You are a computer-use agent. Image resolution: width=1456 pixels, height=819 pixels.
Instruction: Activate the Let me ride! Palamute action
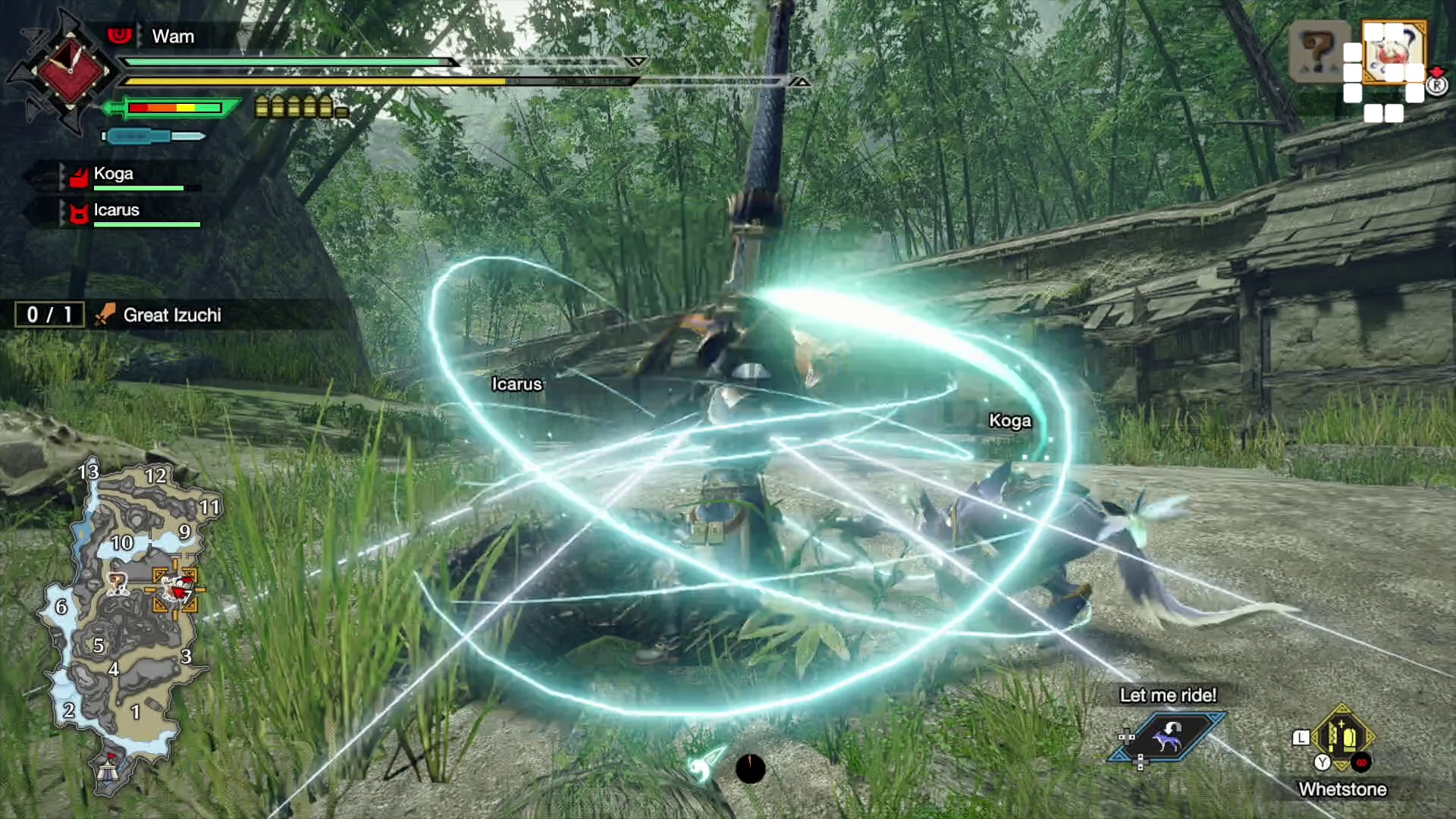pyautogui.click(x=1167, y=736)
